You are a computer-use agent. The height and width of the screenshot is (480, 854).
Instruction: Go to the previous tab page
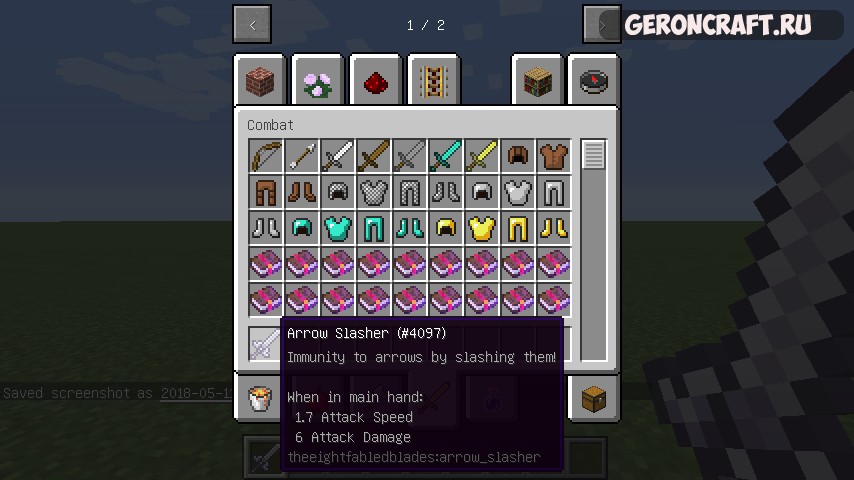[x=252, y=25]
